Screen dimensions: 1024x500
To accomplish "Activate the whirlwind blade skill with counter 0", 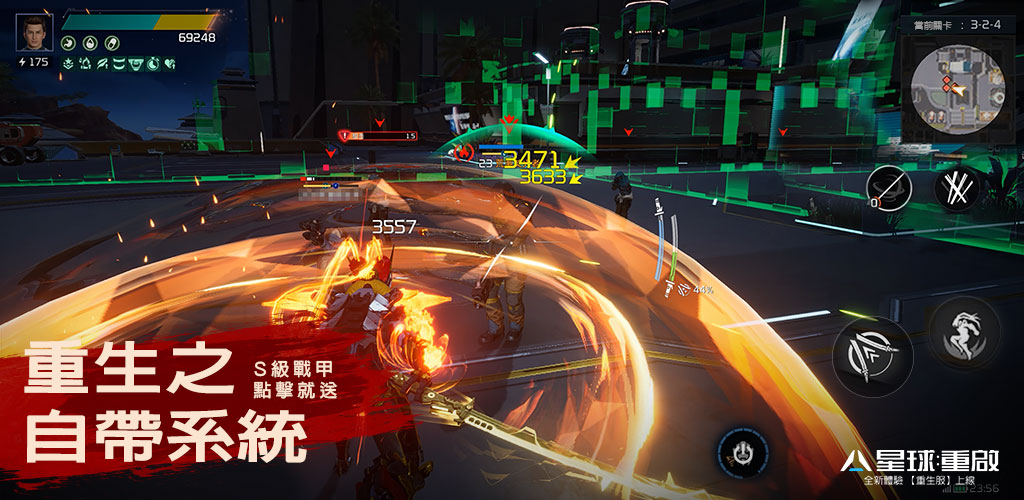I will (888, 187).
